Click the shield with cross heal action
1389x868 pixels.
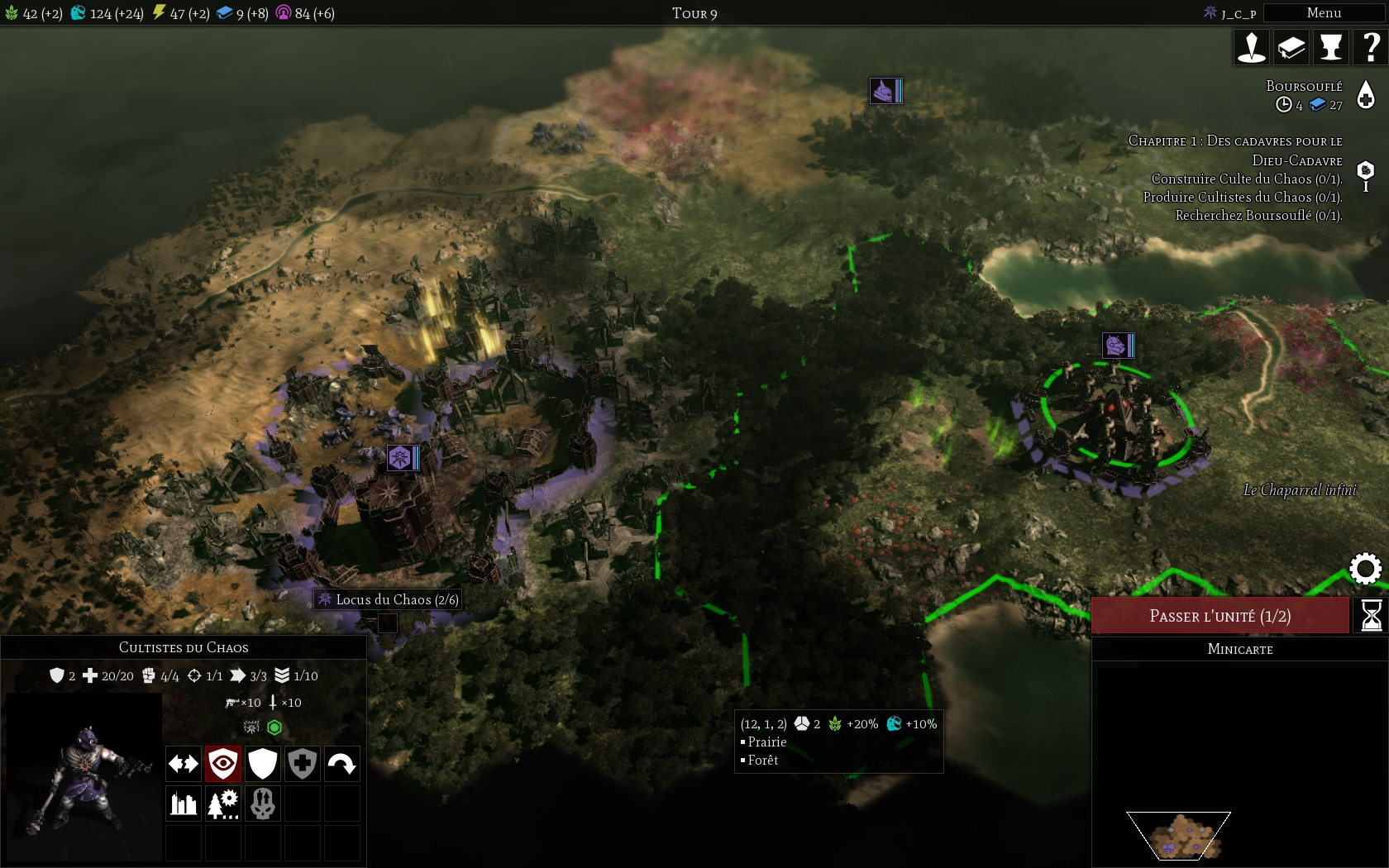click(303, 764)
